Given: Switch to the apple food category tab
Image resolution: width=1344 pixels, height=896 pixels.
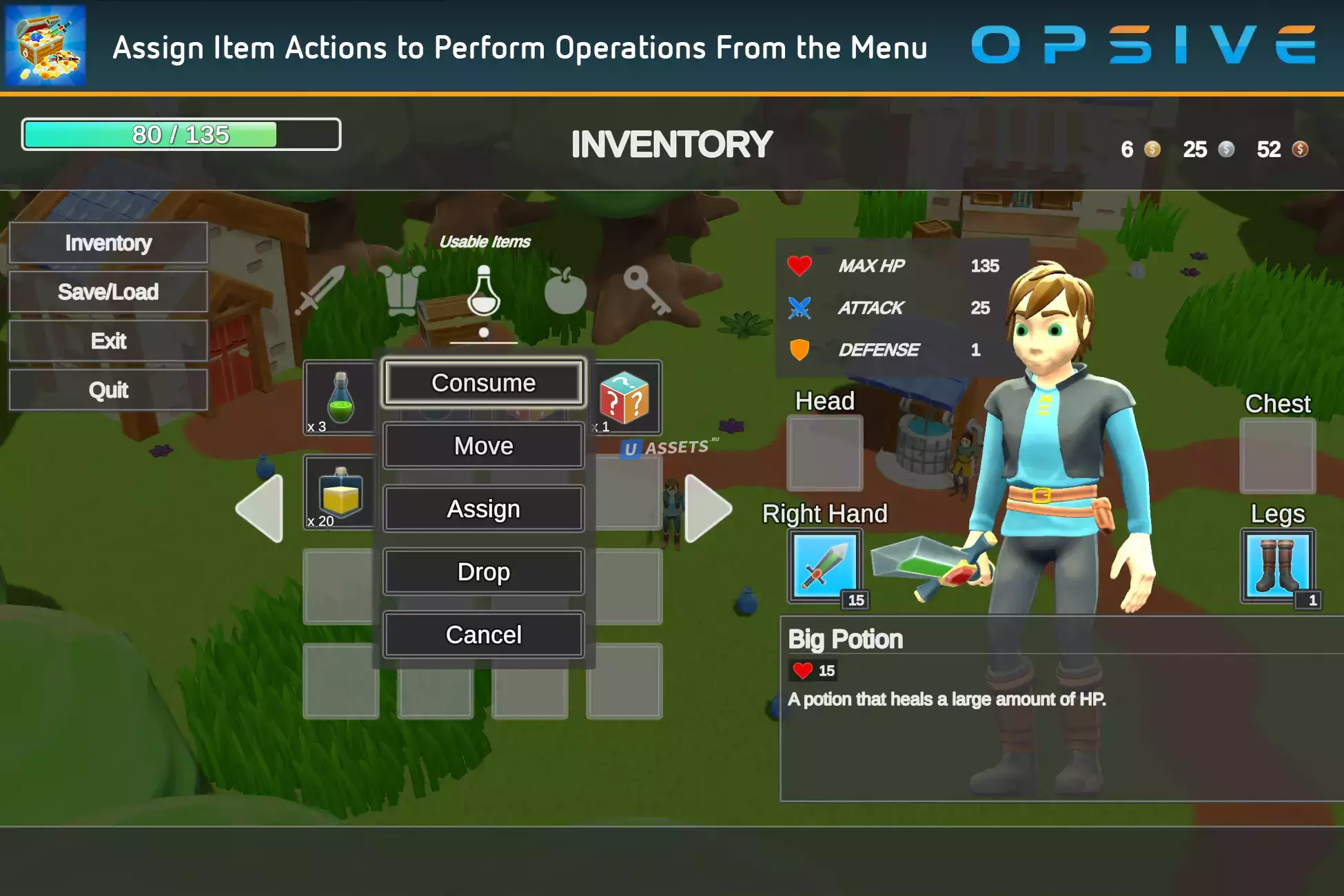Looking at the screenshot, I should click(x=565, y=290).
